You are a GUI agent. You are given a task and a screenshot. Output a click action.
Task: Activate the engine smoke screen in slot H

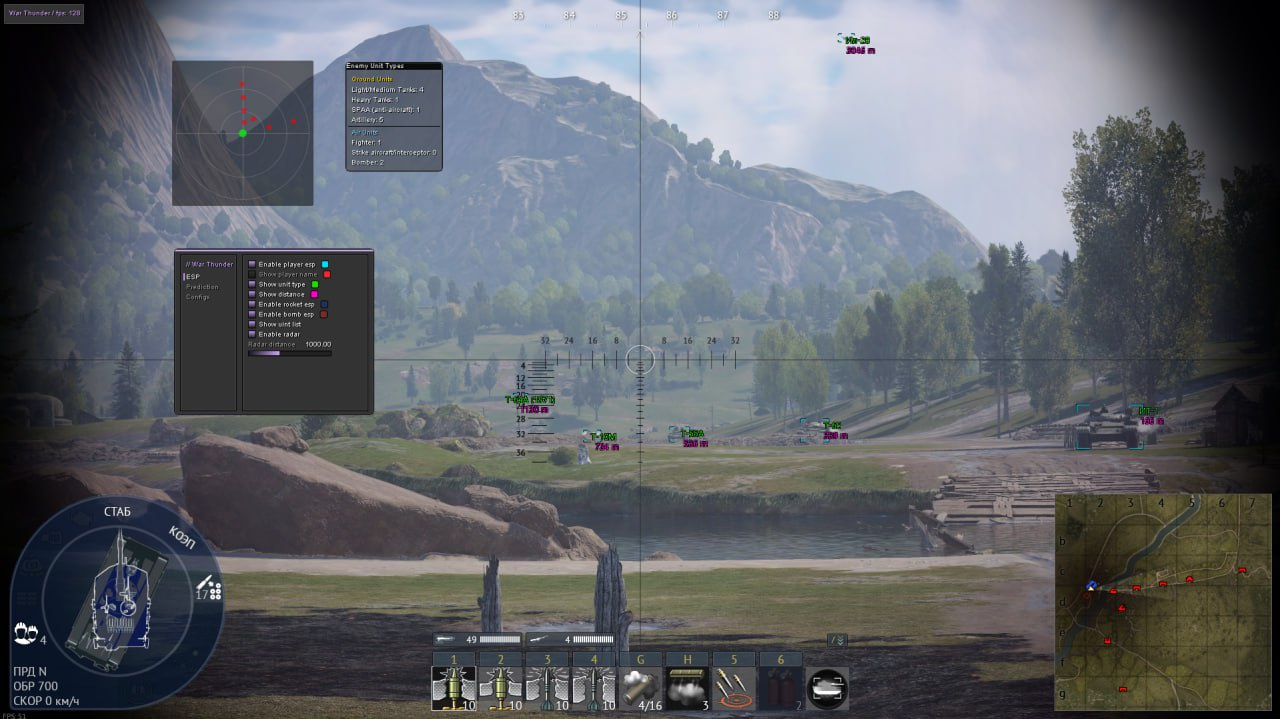pos(687,689)
